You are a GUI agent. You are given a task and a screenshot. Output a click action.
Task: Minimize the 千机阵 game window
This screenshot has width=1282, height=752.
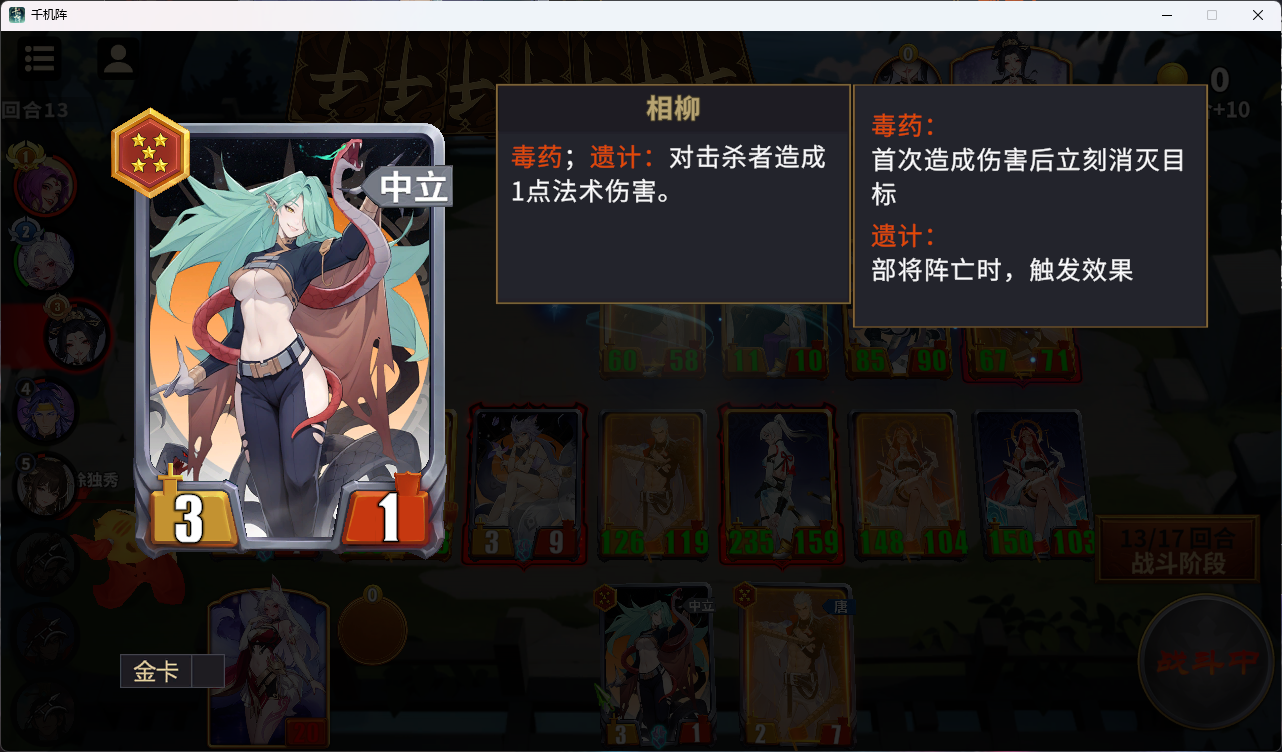[1166, 15]
